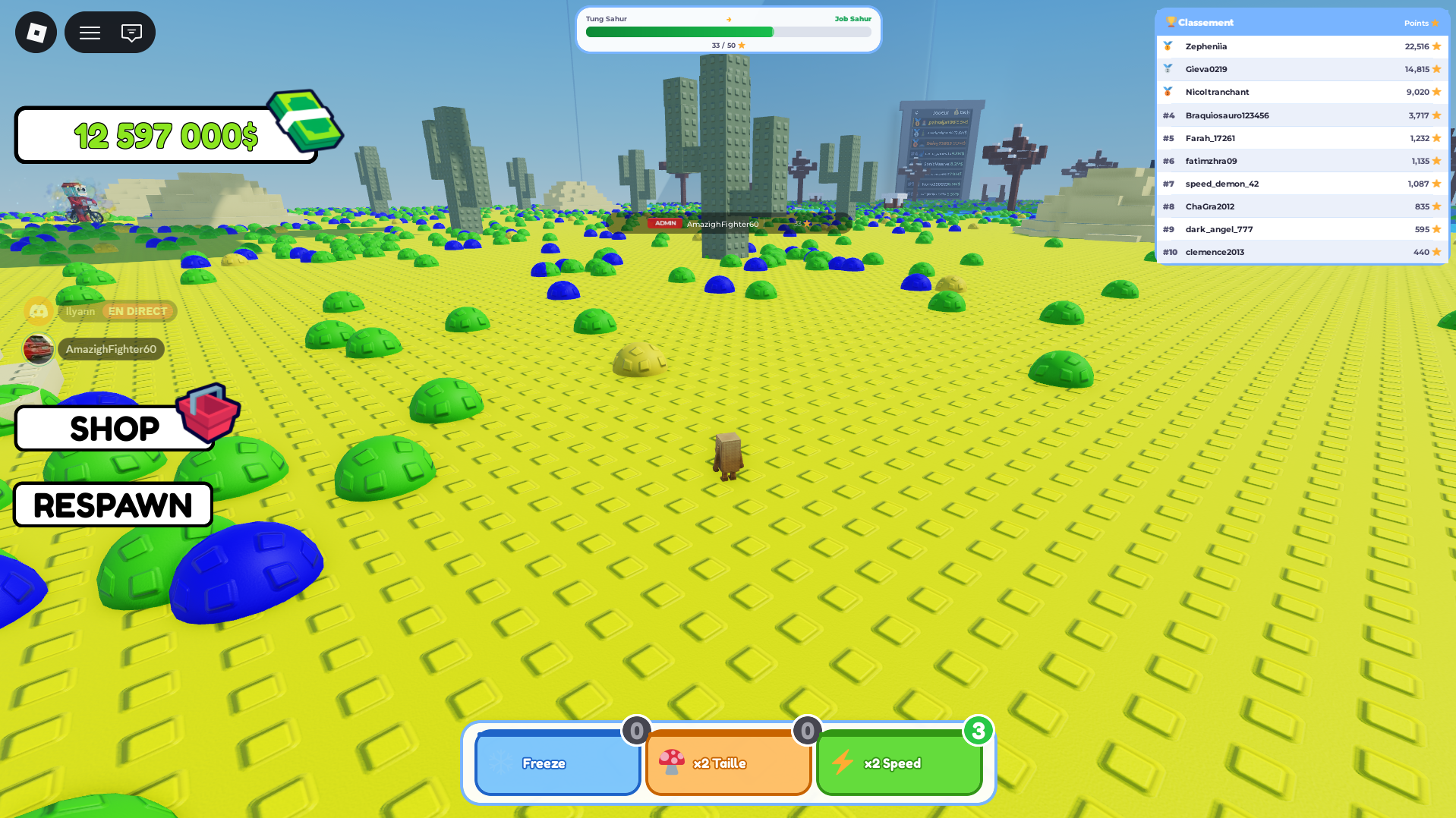Open the SHOP
Screen dimensions: 1456x818
[114, 429]
